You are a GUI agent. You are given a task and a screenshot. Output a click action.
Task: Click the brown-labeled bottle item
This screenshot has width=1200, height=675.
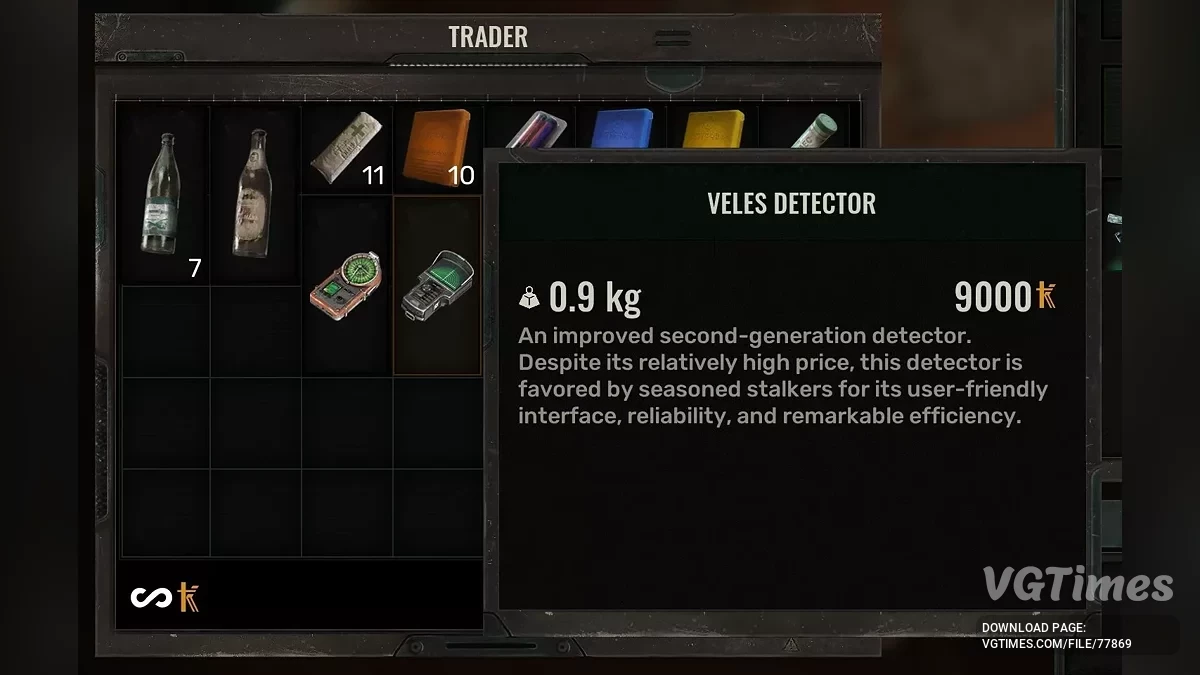tap(255, 195)
